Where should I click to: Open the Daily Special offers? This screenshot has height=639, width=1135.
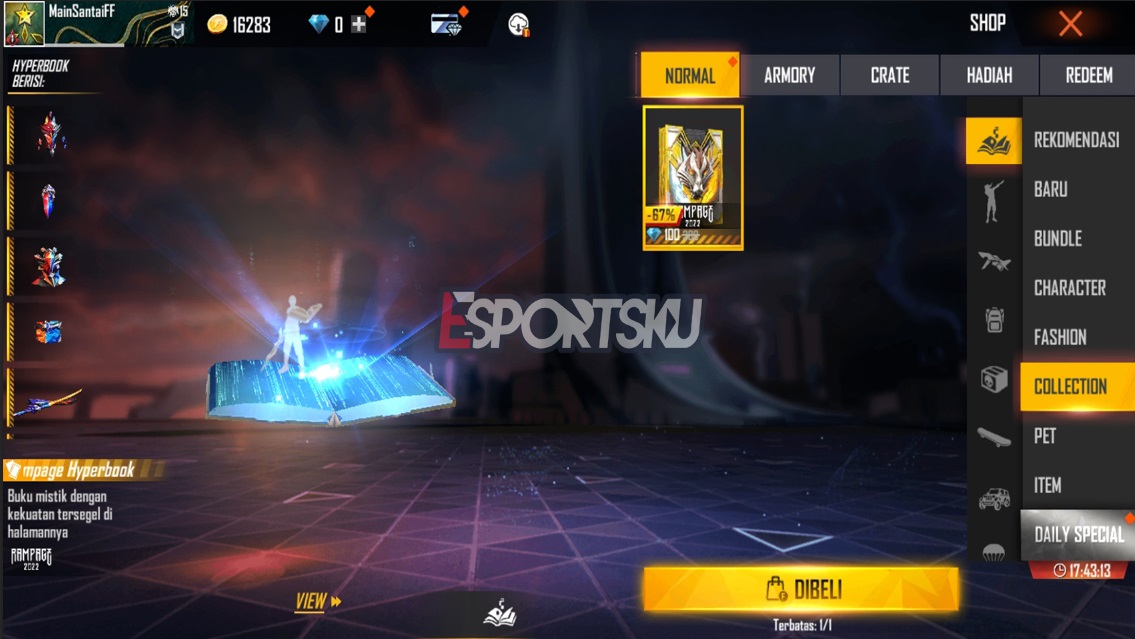click(1078, 535)
